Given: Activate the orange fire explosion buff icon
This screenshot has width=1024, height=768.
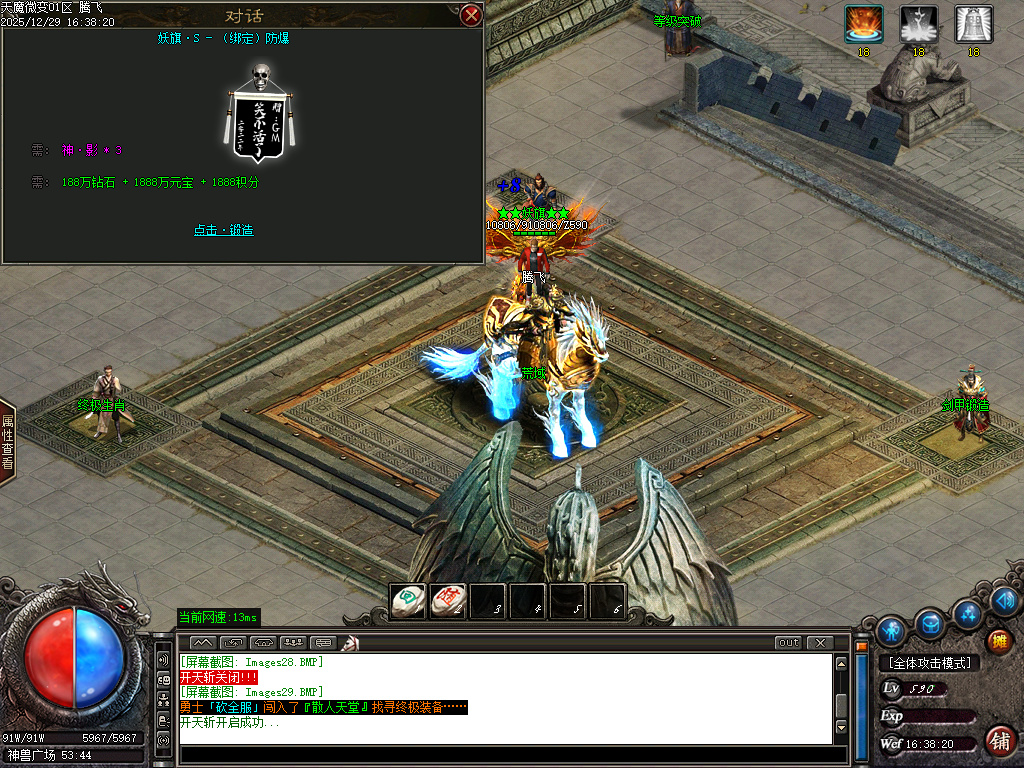Looking at the screenshot, I should click(x=863, y=24).
